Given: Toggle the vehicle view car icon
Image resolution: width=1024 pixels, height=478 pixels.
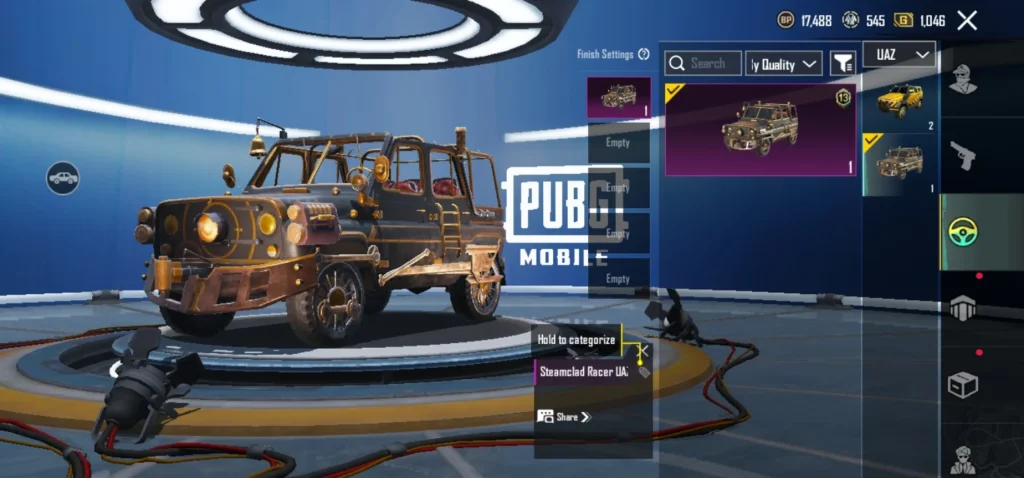Looking at the screenshot, I should pyautogui.click(x=62, y=178).
